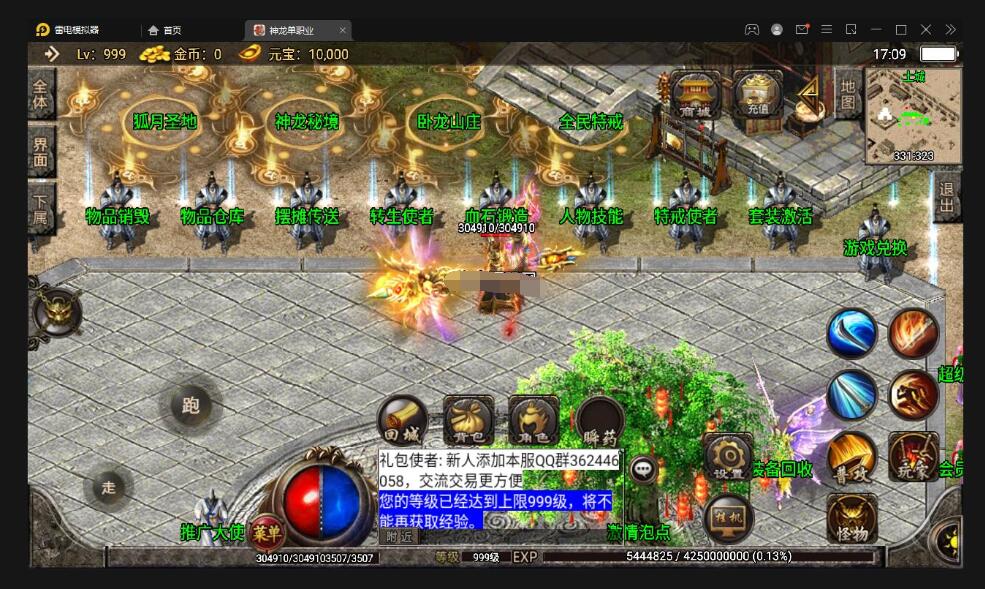
Task: Select the 全体 side tab
Action: (x=41, y=94)
